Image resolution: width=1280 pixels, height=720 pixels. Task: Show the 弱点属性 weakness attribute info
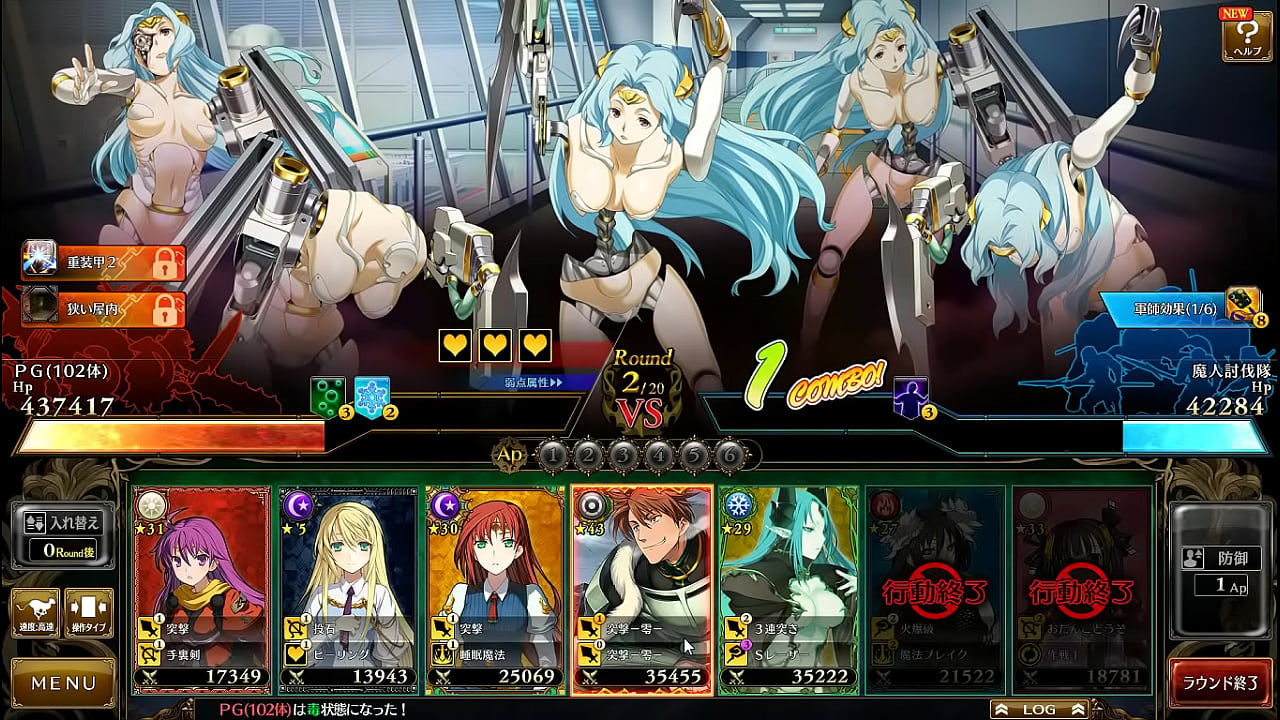coord(534,382)
